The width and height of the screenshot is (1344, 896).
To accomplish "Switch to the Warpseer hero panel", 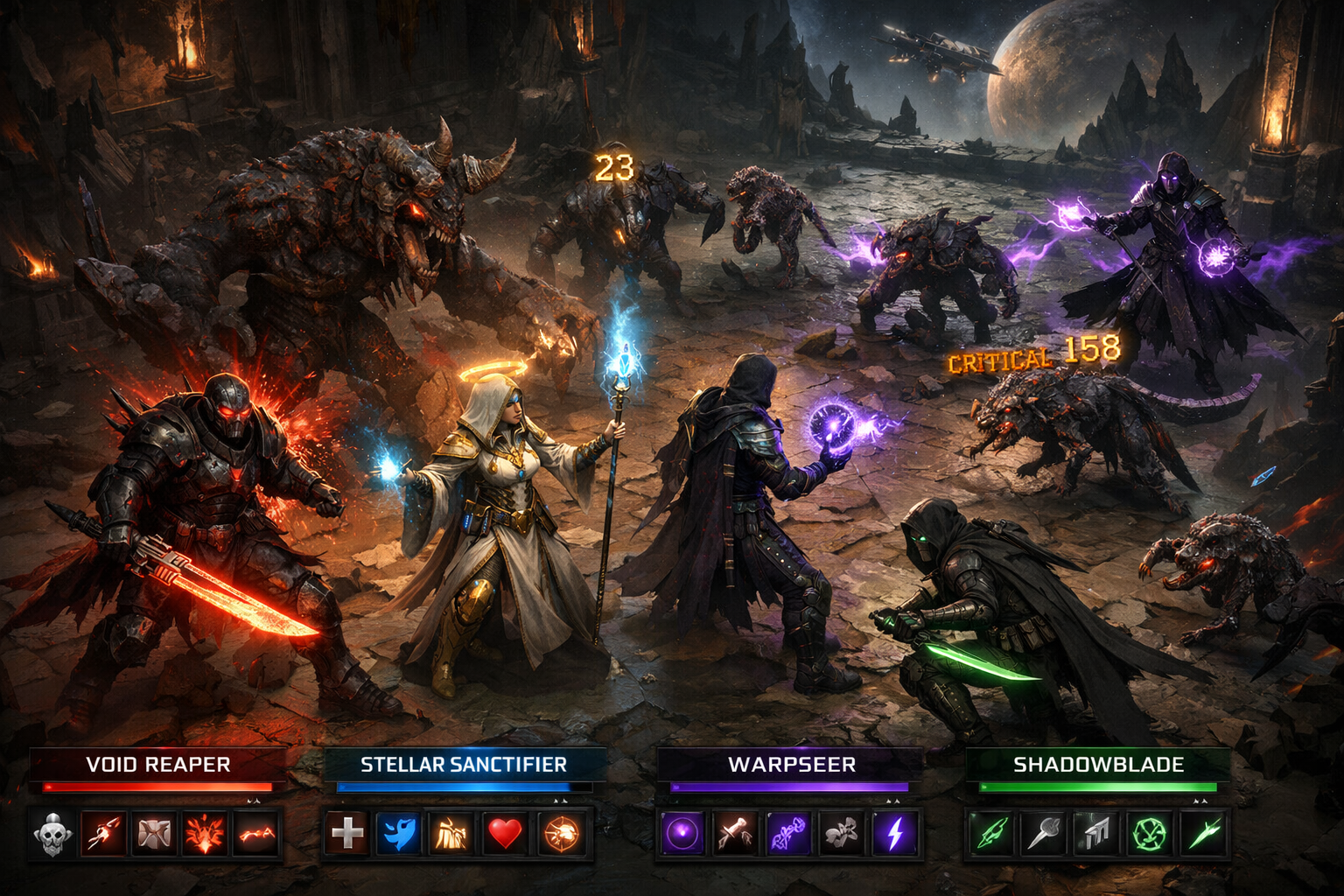I will (x=792, y=765).
